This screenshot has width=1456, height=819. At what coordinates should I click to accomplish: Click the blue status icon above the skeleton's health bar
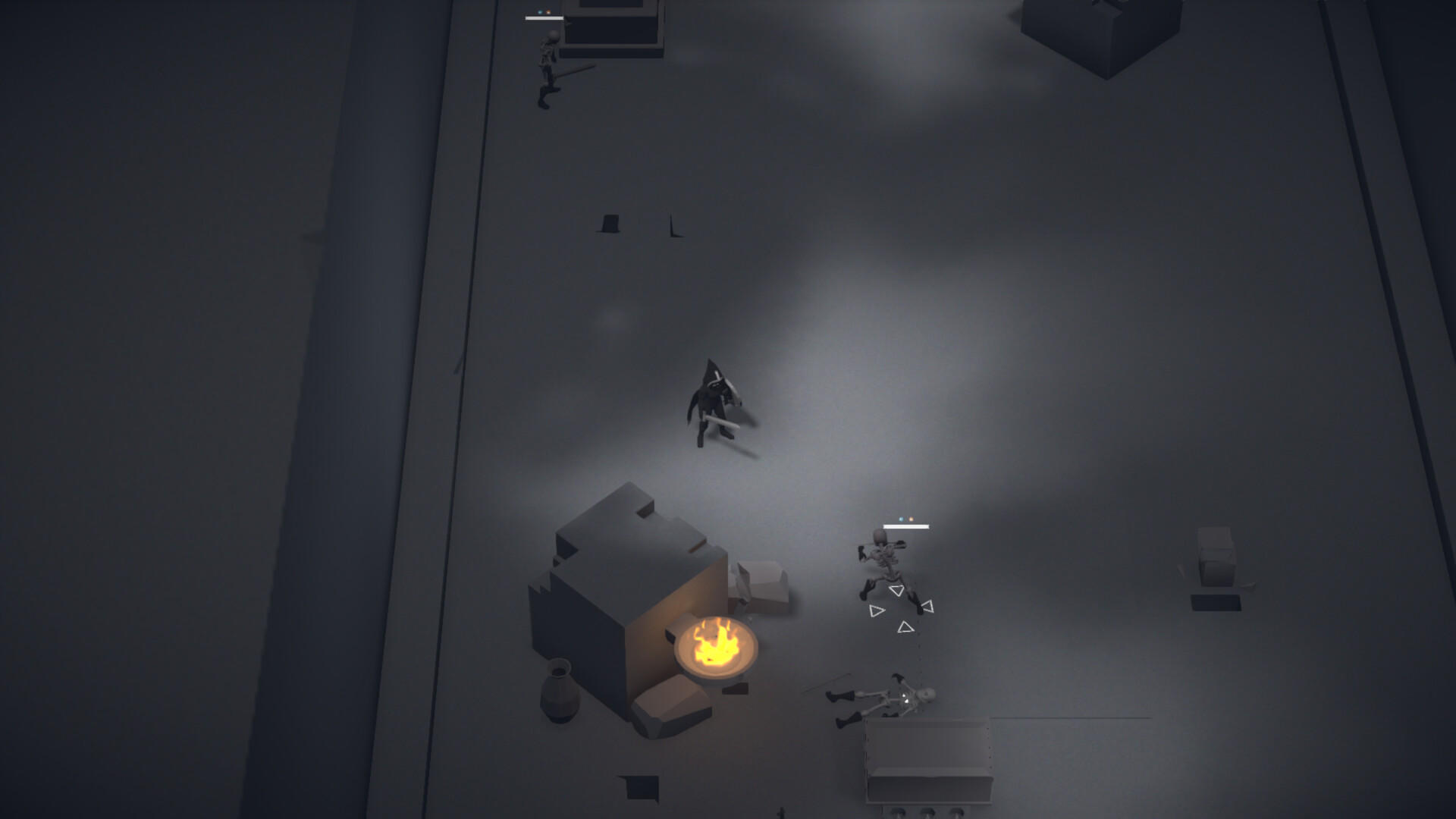901,519
